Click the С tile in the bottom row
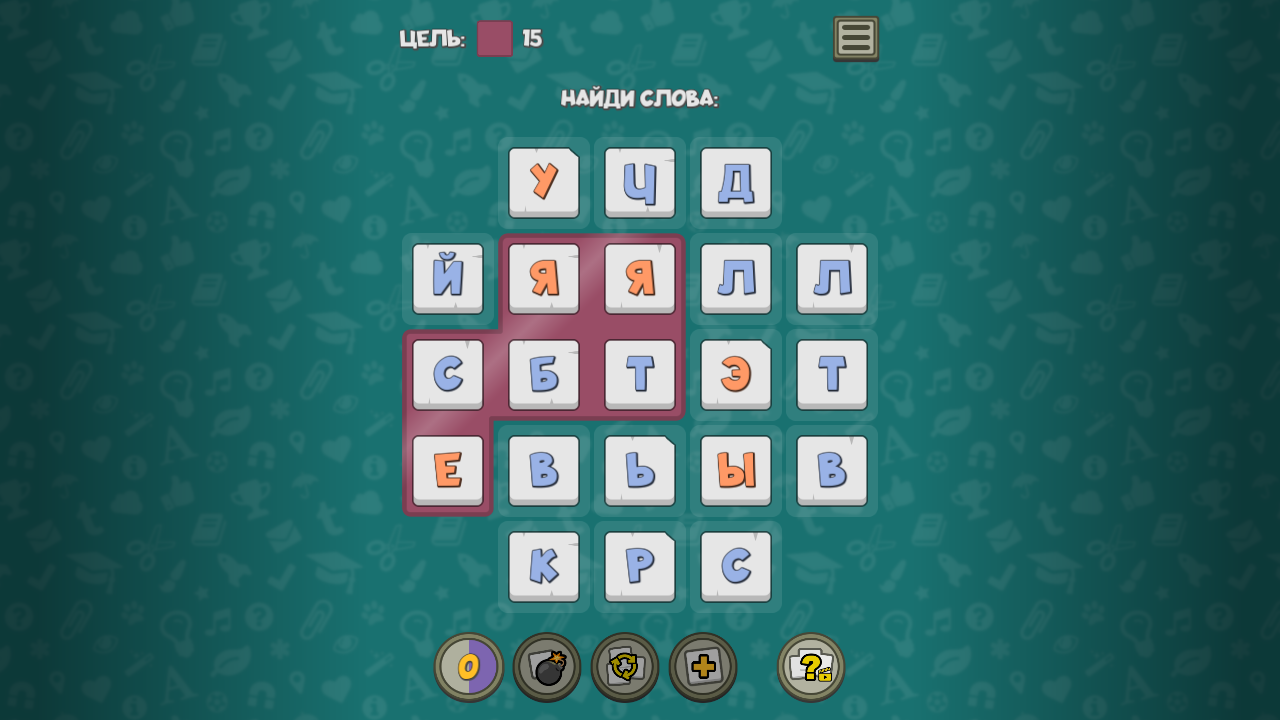The width and height of the screenshot is (1280, 720). (x=734, y=566)
